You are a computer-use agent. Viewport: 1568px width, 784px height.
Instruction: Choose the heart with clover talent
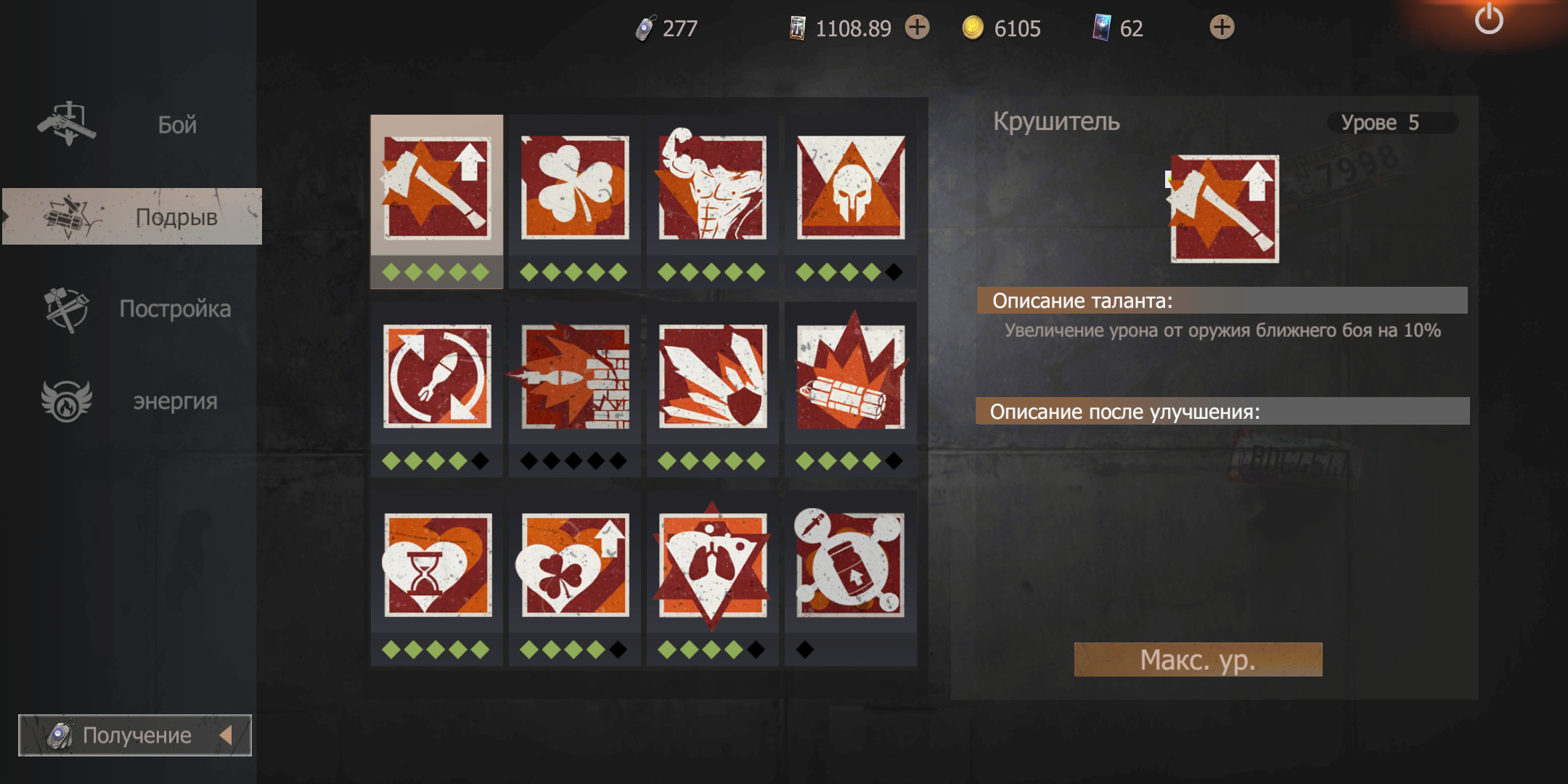[x=575, y=565]
